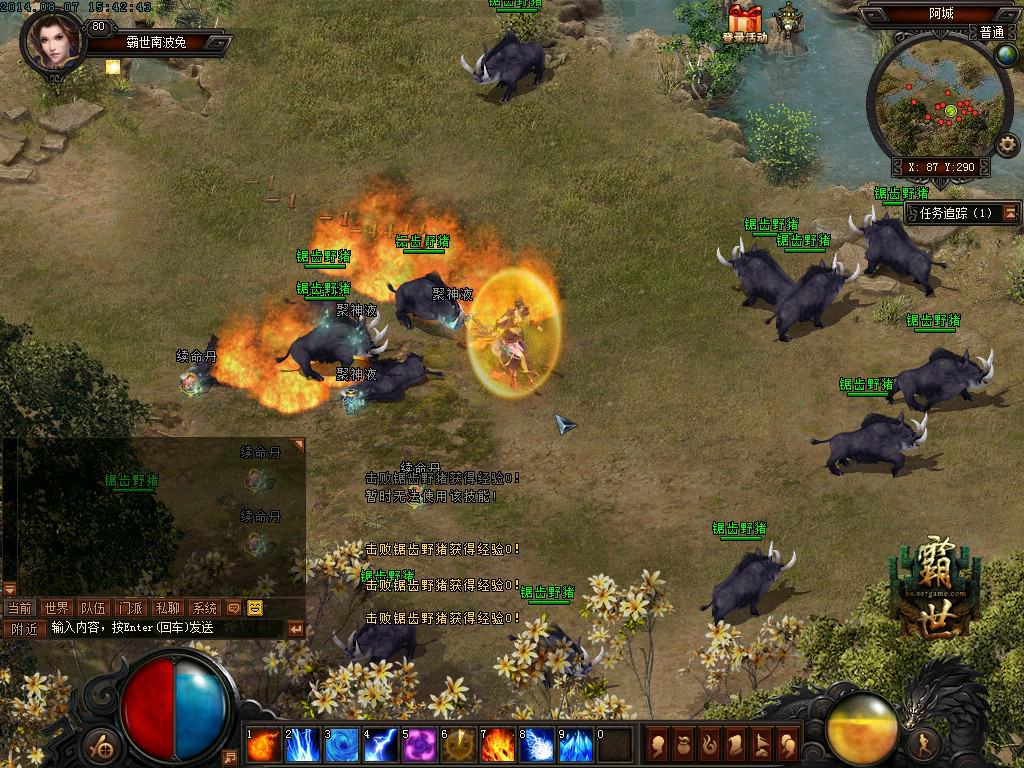Switch to the 当前 chat tab
This screenshot has width=1024, height=768.
20,608
